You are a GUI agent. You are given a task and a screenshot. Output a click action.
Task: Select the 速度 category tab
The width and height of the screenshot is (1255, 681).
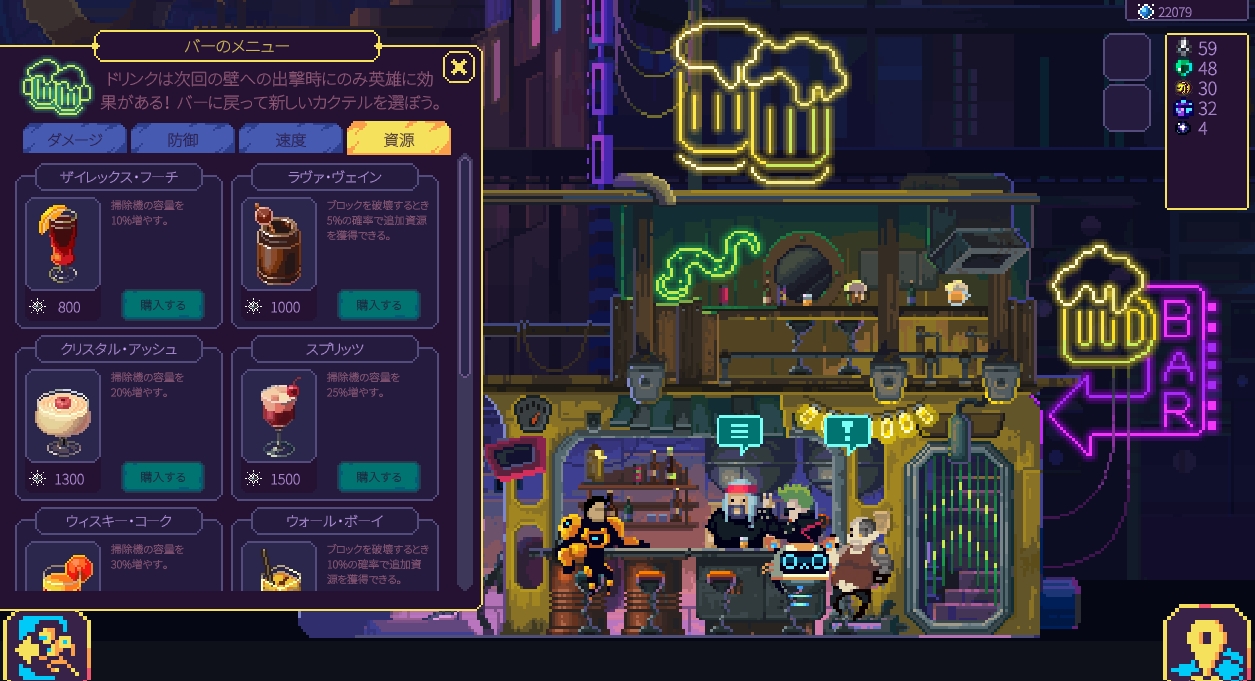290,140
